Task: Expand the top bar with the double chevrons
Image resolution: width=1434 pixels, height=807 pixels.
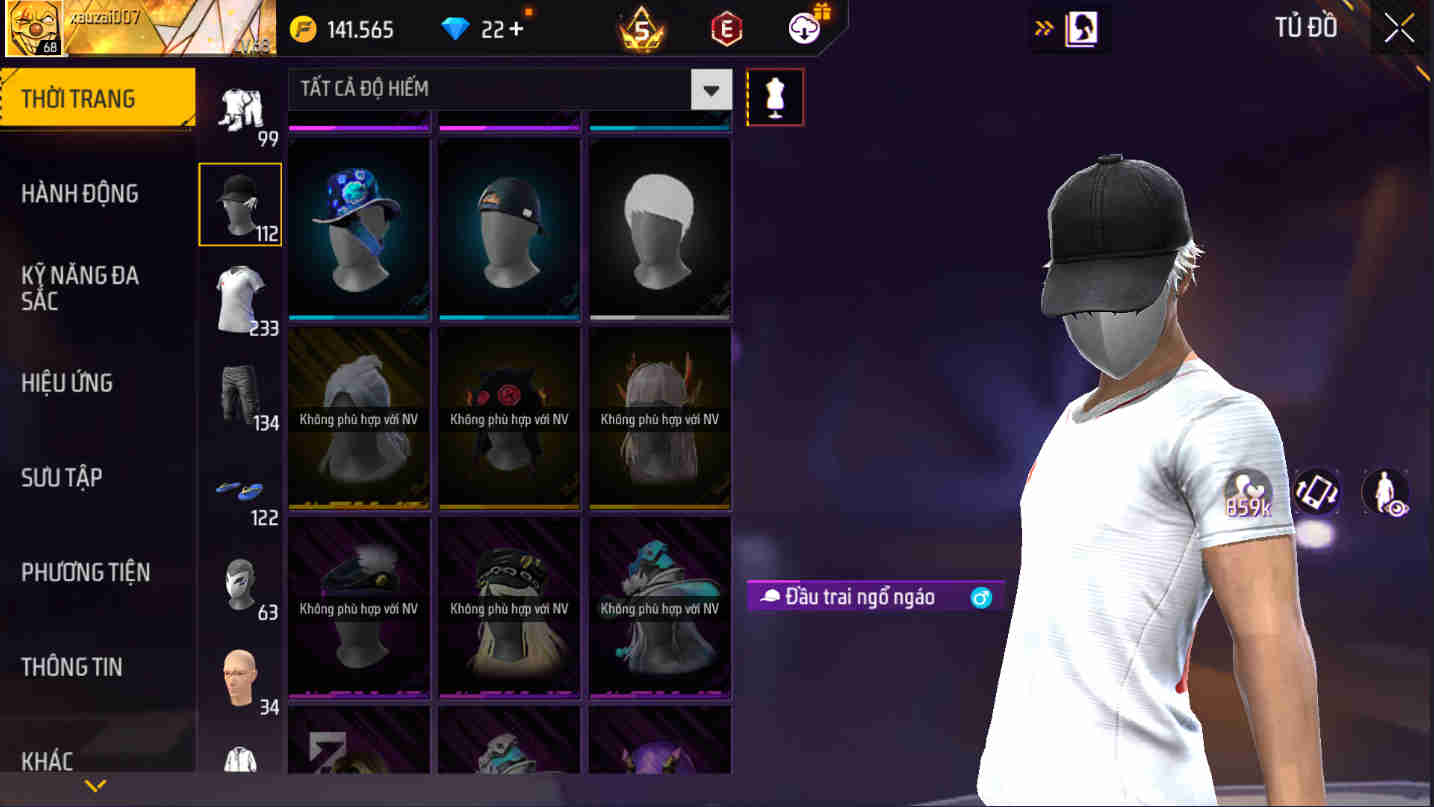Action: point(1043,27)
